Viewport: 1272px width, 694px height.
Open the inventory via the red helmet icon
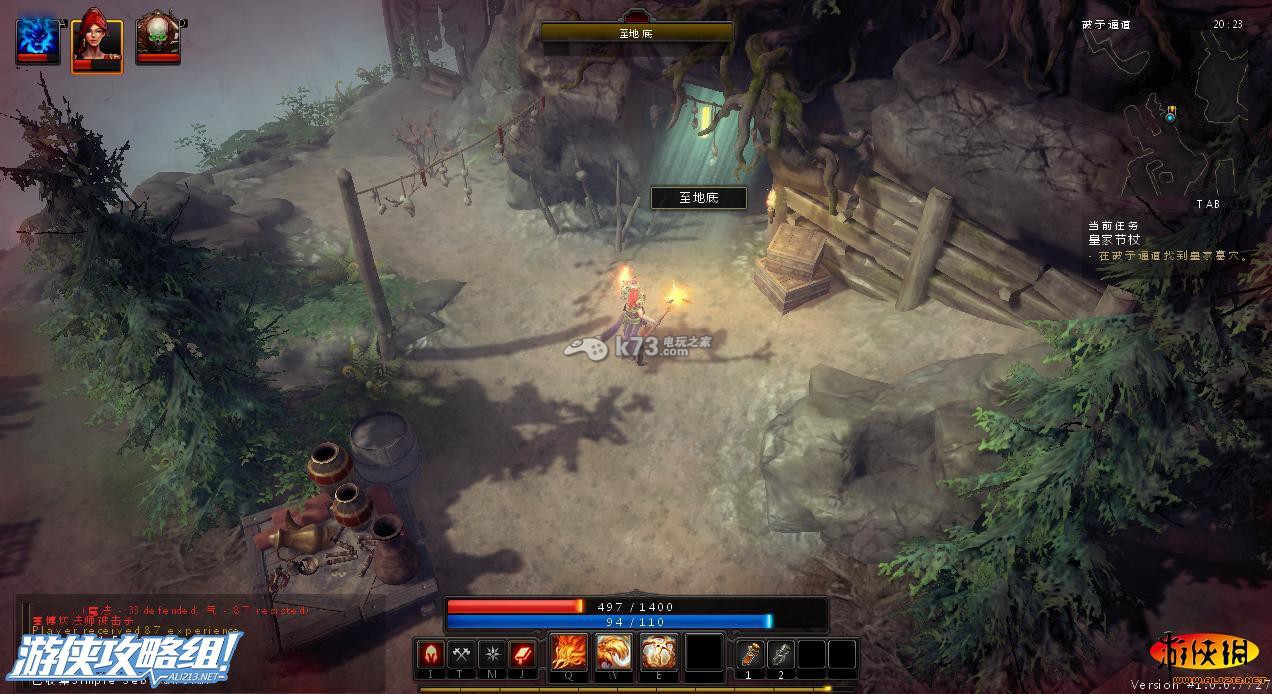(431, 654)
